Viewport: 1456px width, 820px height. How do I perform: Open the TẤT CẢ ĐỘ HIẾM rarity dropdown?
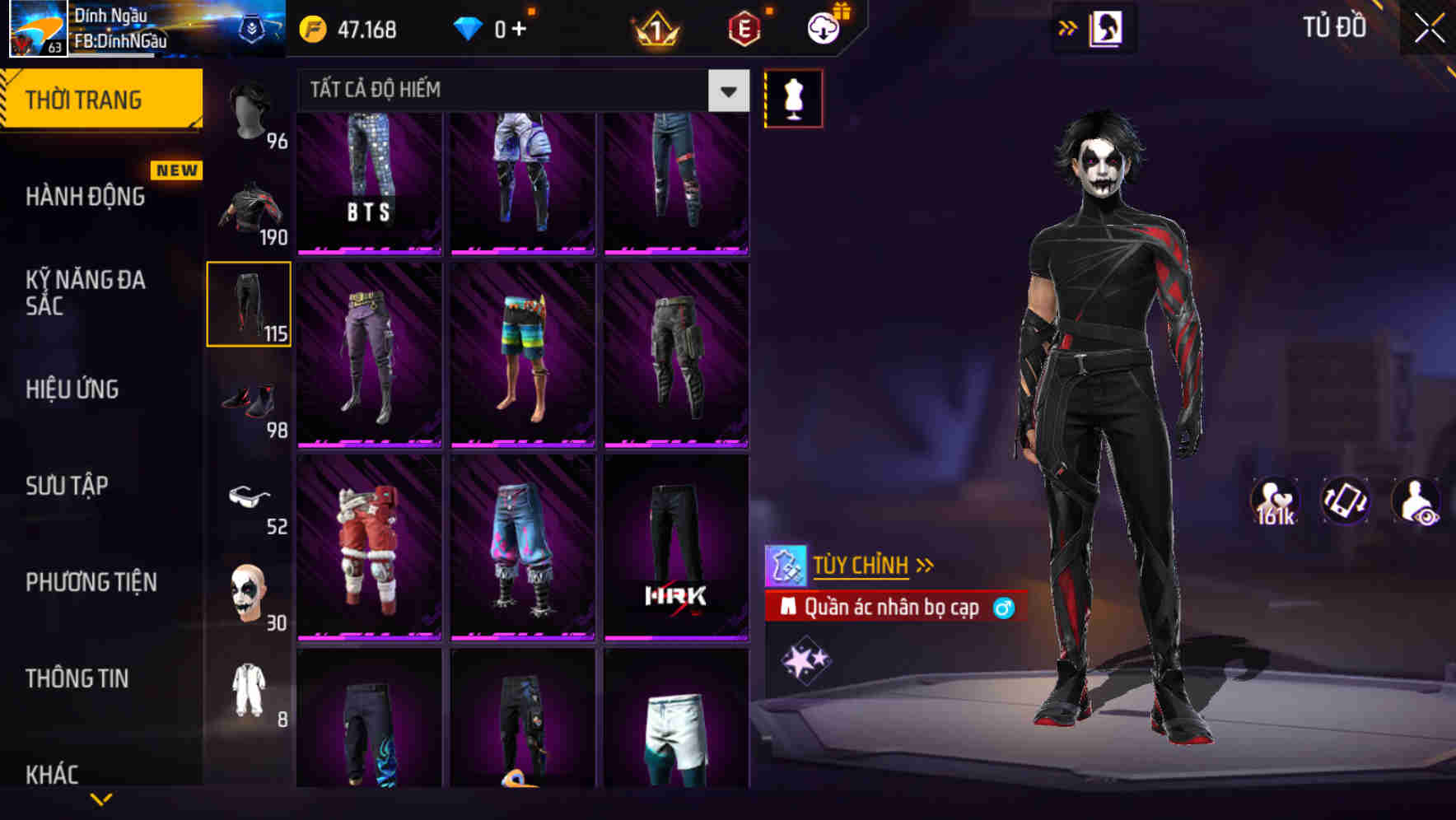511,91
